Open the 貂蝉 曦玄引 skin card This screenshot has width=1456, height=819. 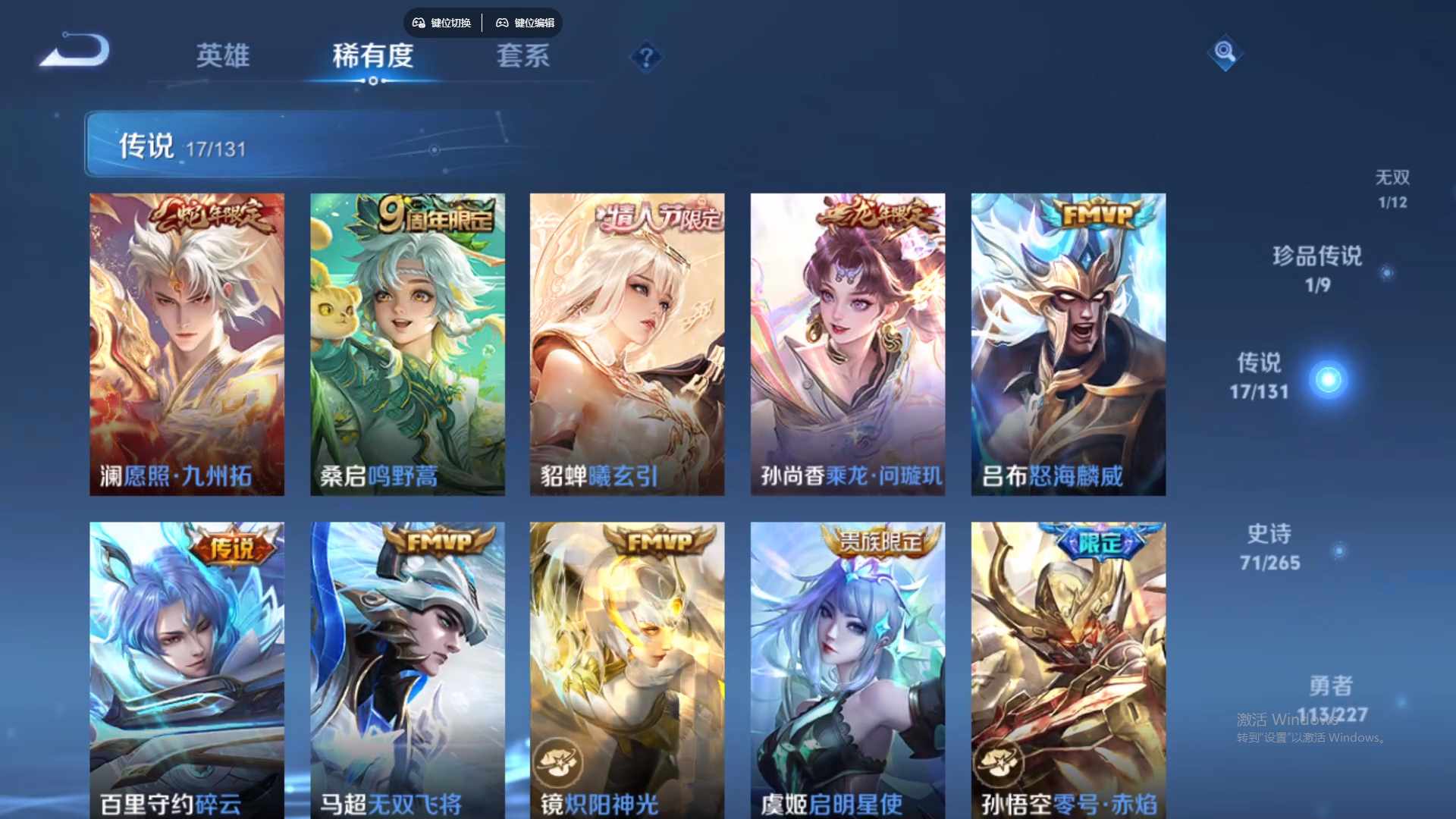pyautogui.click(x=627, y=344)
